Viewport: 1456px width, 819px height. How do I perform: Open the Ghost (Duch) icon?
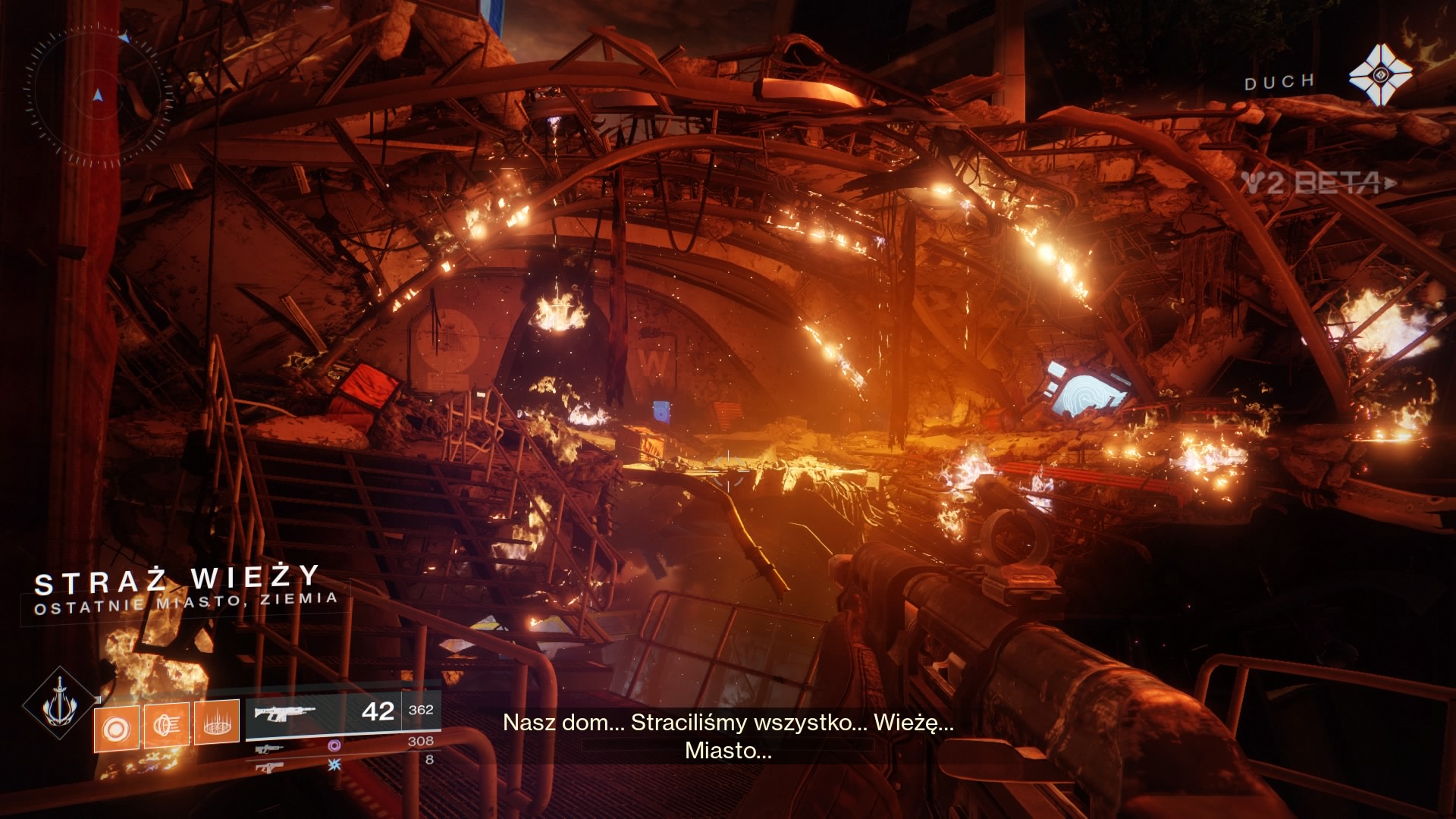point(1379,74)
